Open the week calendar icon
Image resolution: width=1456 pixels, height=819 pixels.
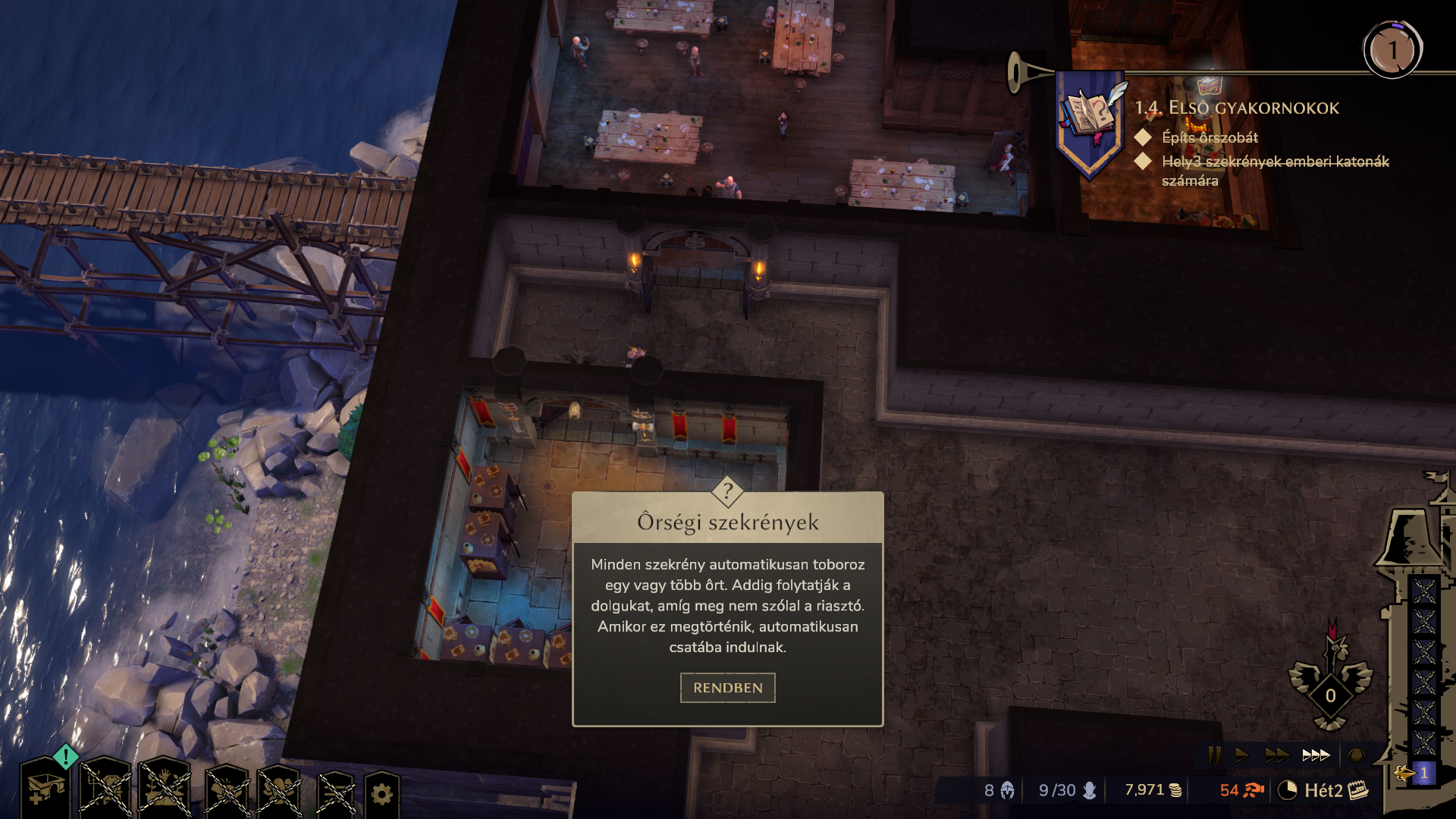coord(1358,790)
